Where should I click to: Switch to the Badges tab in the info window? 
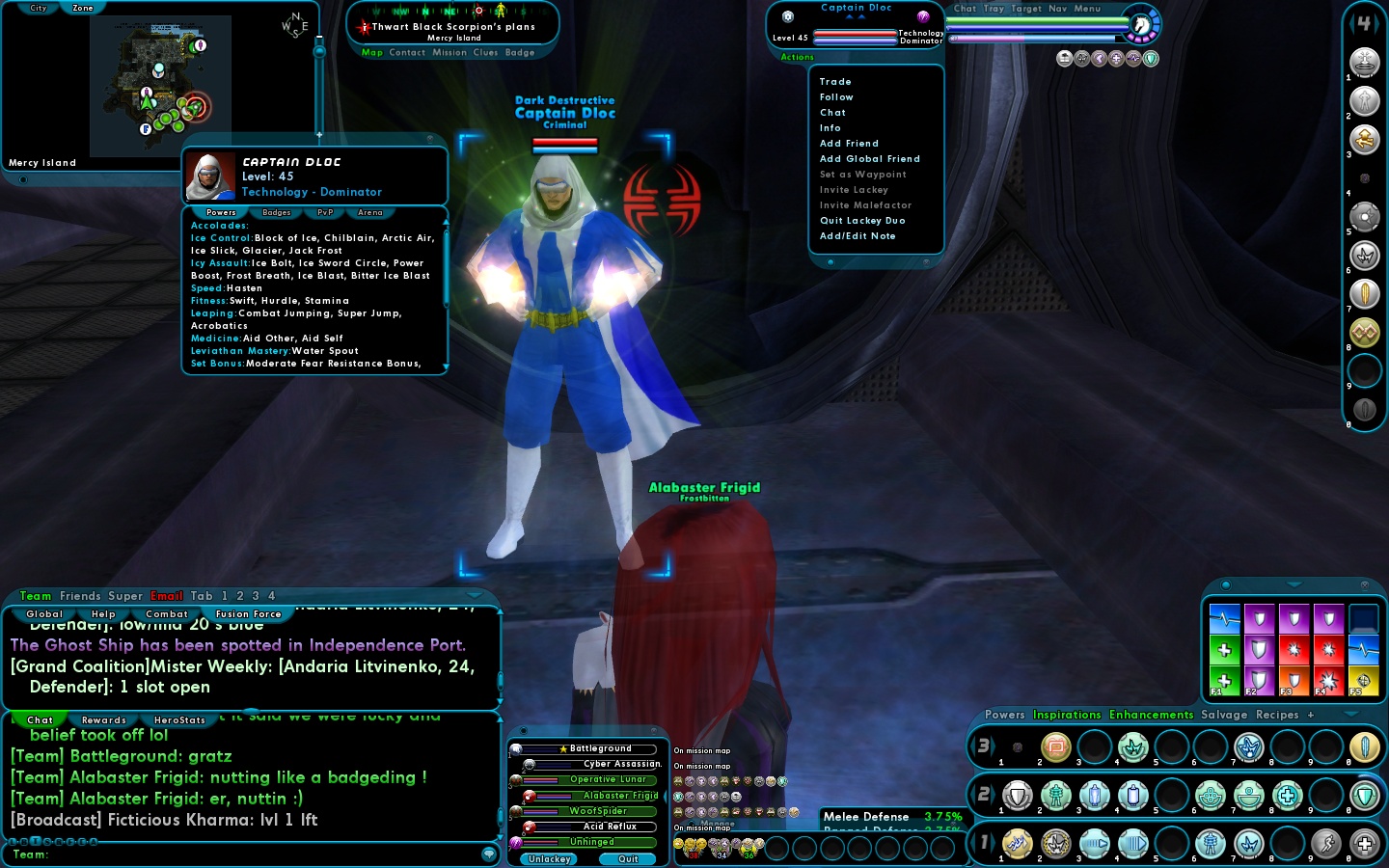[276, 212]
